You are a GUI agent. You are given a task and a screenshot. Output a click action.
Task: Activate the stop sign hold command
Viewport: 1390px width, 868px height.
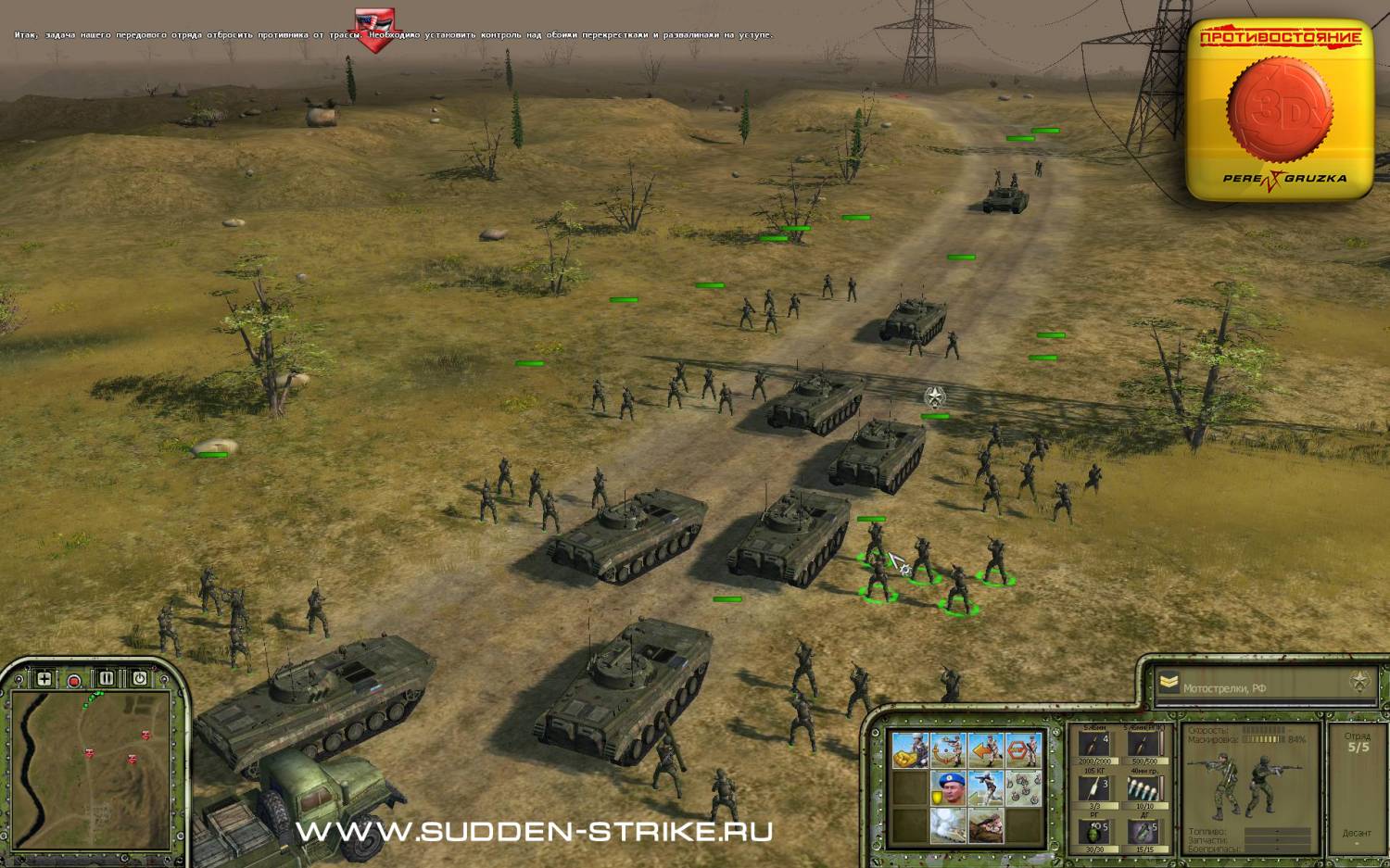(1022, 750)
